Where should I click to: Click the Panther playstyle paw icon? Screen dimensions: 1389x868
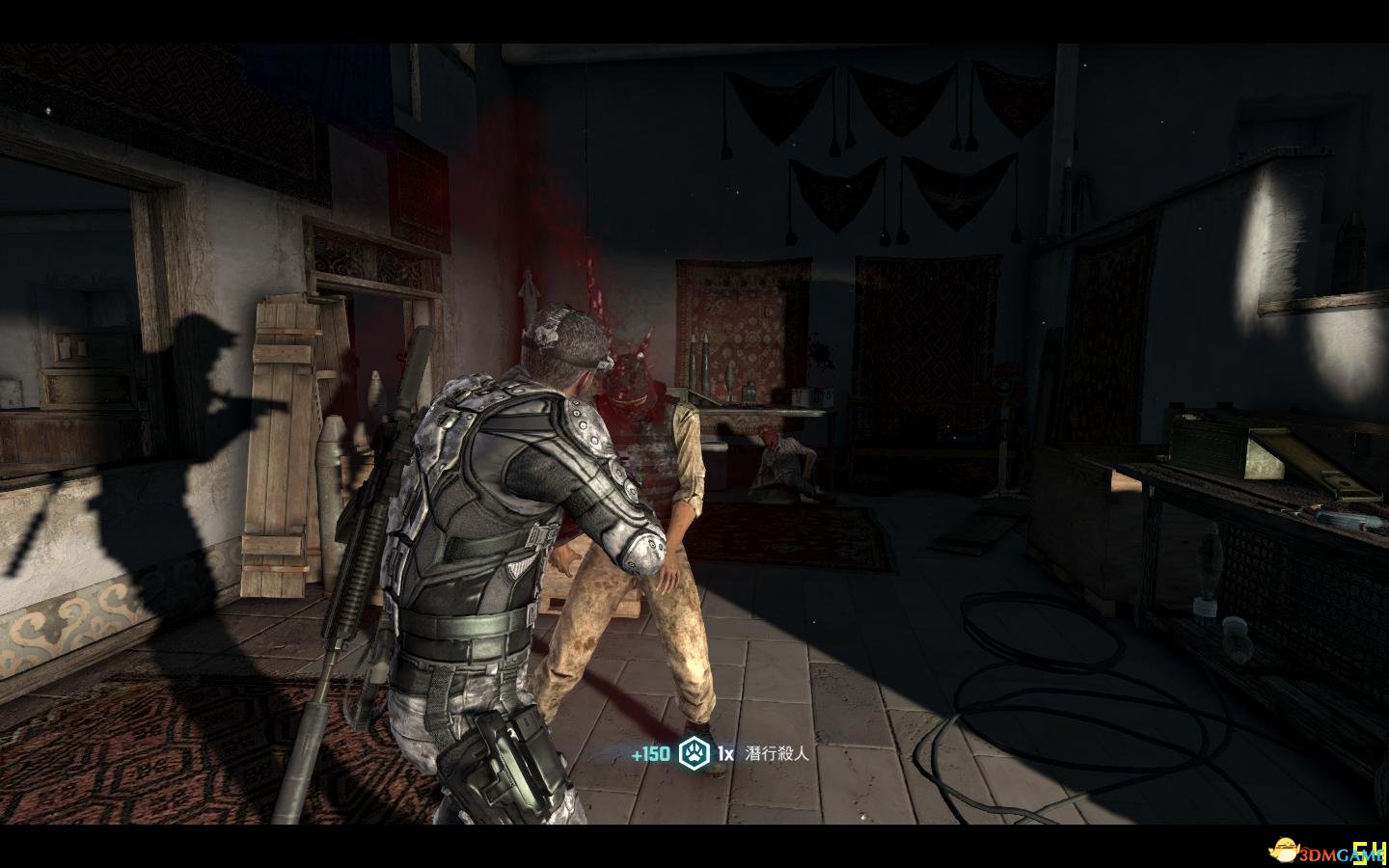click(x=694, y=753)
